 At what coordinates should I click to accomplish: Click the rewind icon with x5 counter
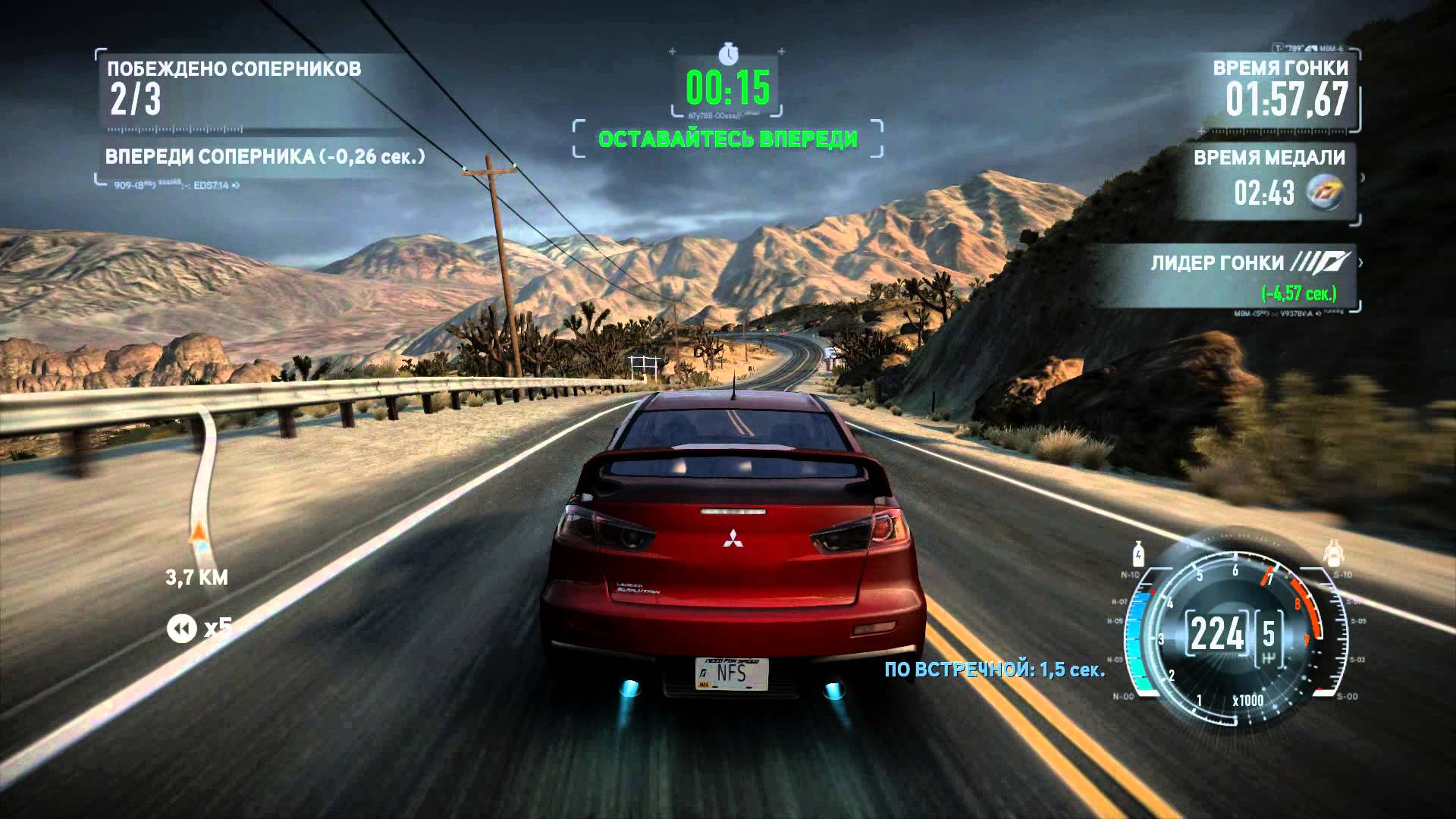[182, 629]
